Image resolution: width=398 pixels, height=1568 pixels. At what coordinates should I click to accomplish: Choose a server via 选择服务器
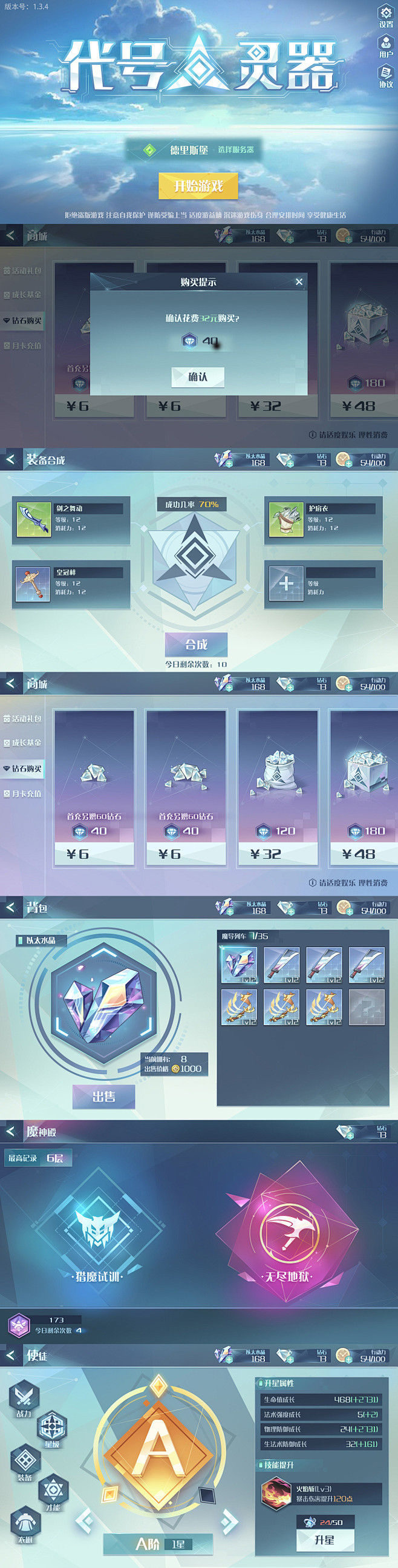click(x=236, y=149)
